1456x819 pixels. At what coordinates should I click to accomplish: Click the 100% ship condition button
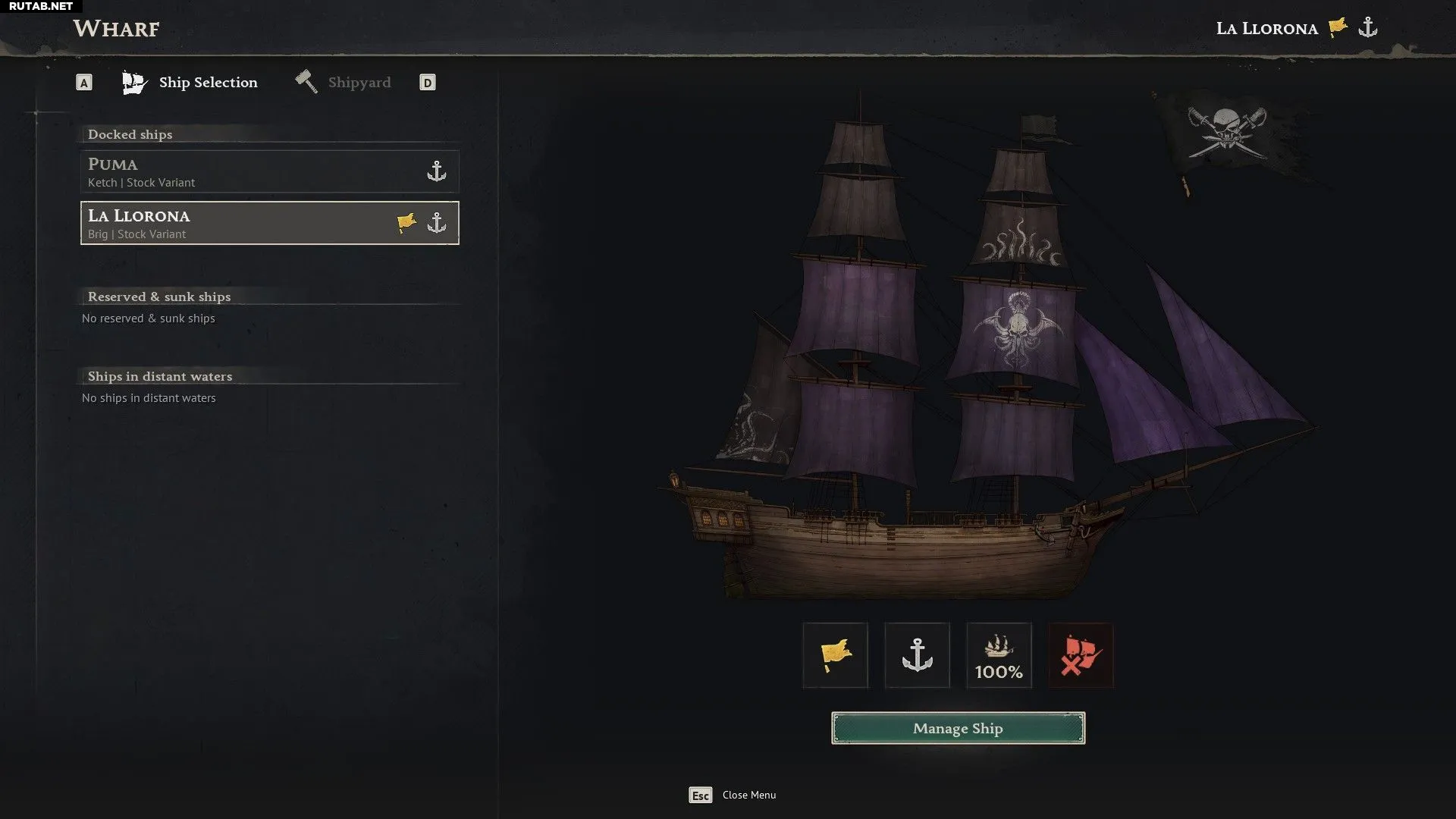[999, 655]
